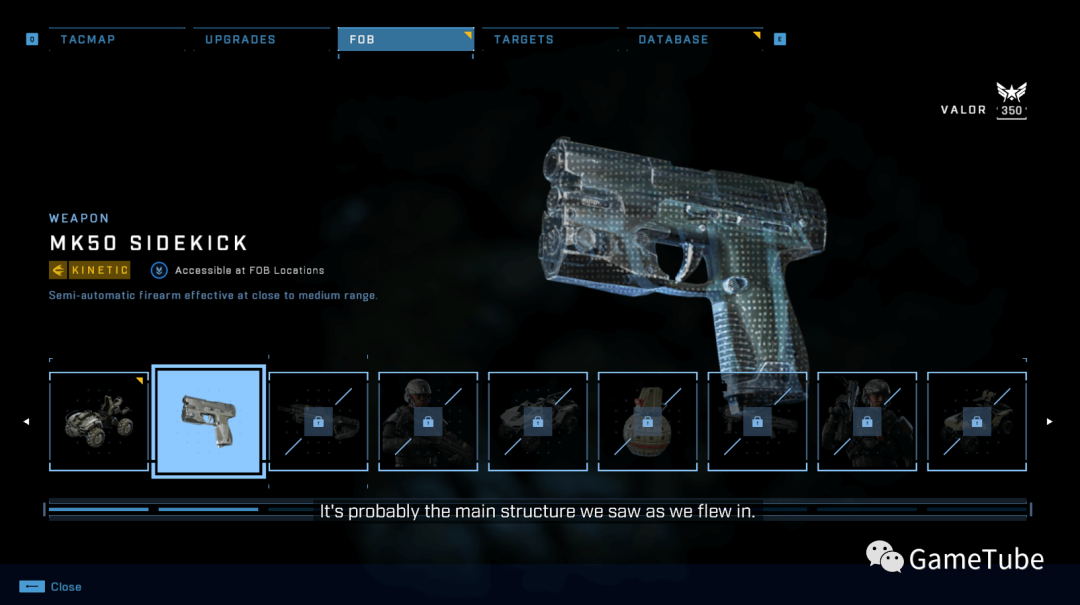The width and height of the screenshot is (1080, 605).
Task: Choose the MK50 Sidekick pistol slot
Action: pos(209,421)
